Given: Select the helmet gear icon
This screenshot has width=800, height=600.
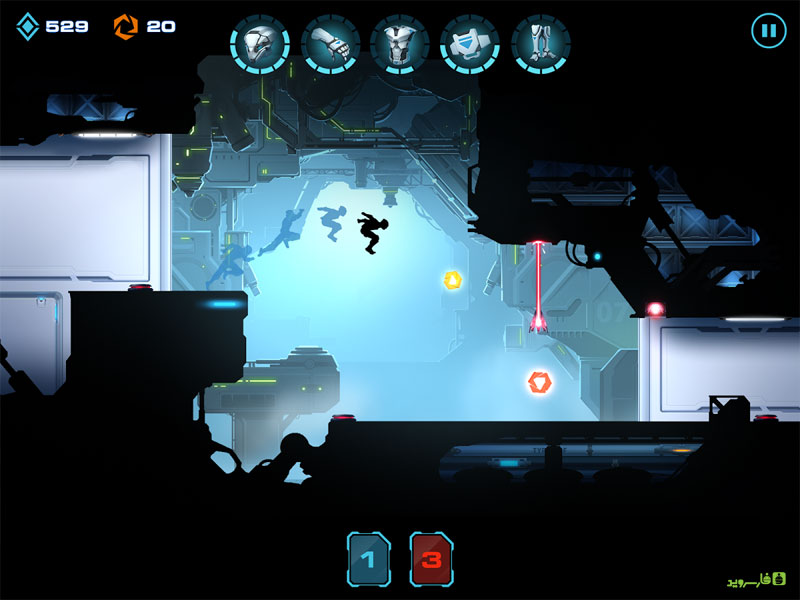Looking at the screenshot, I should click(x=260, y=44).
